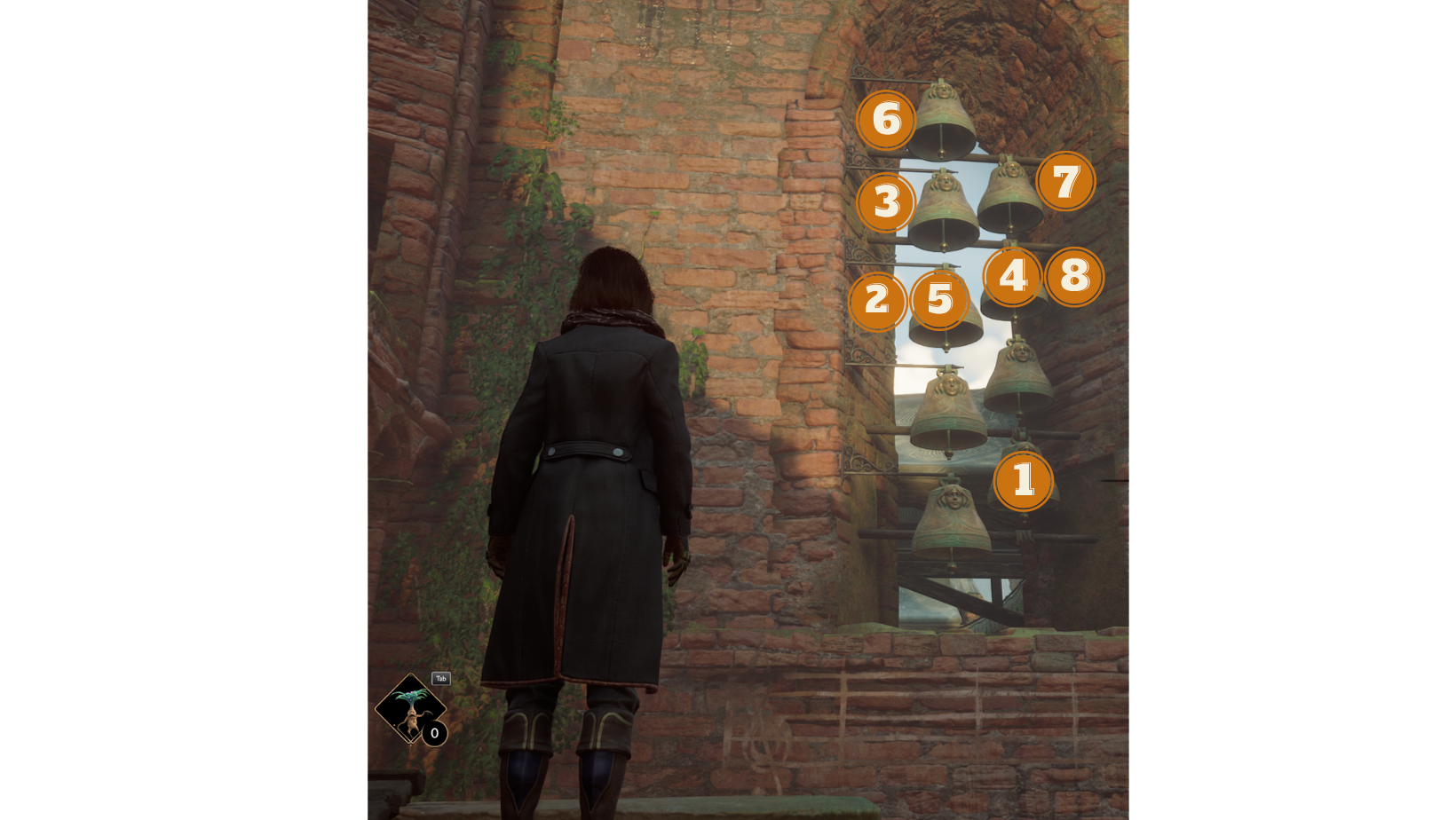Screen dimensions: 1456x820
Task: Click bell marker number 3
Action: coord(884,203)
